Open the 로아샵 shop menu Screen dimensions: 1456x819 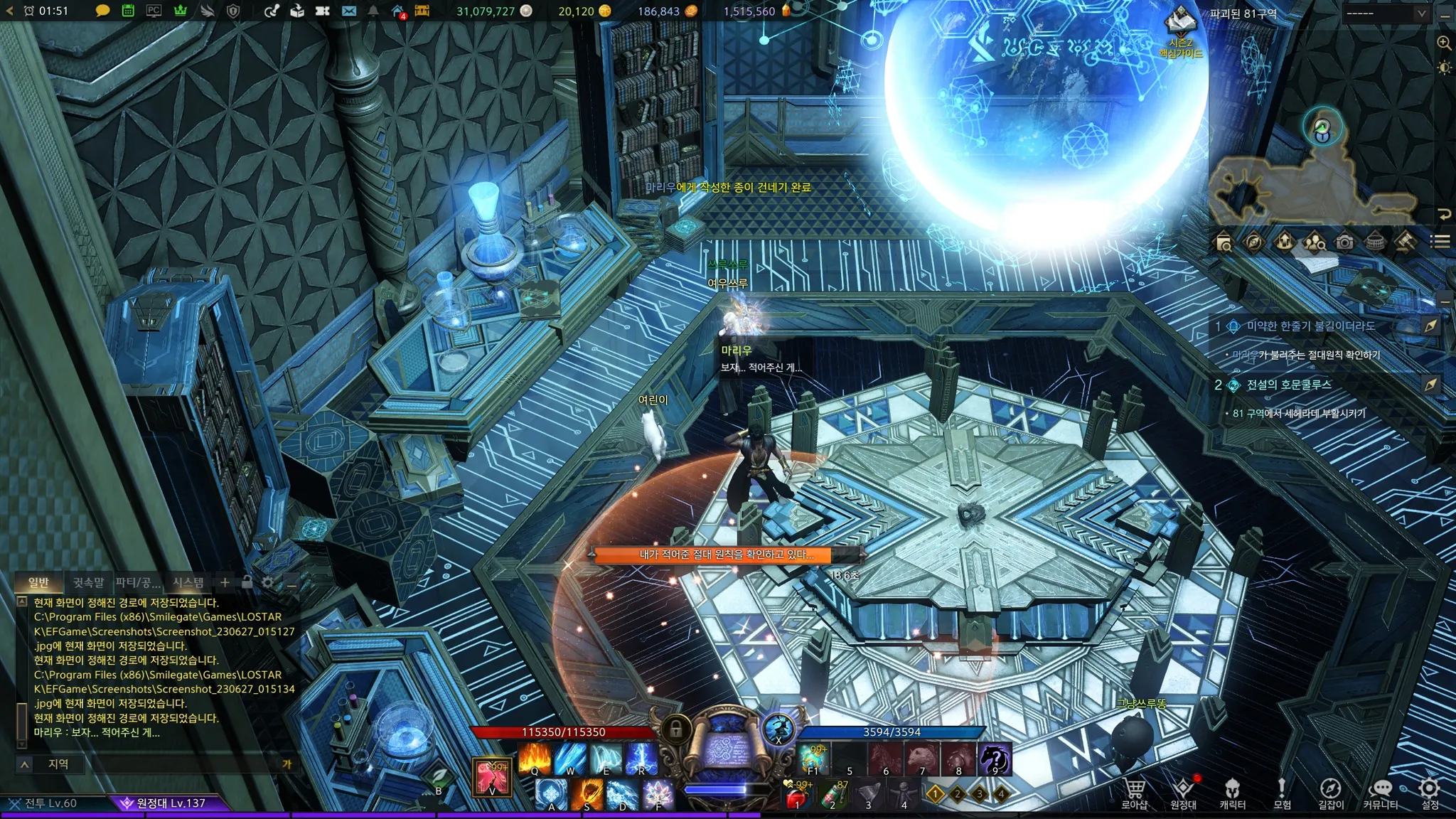pos(1135,792)
